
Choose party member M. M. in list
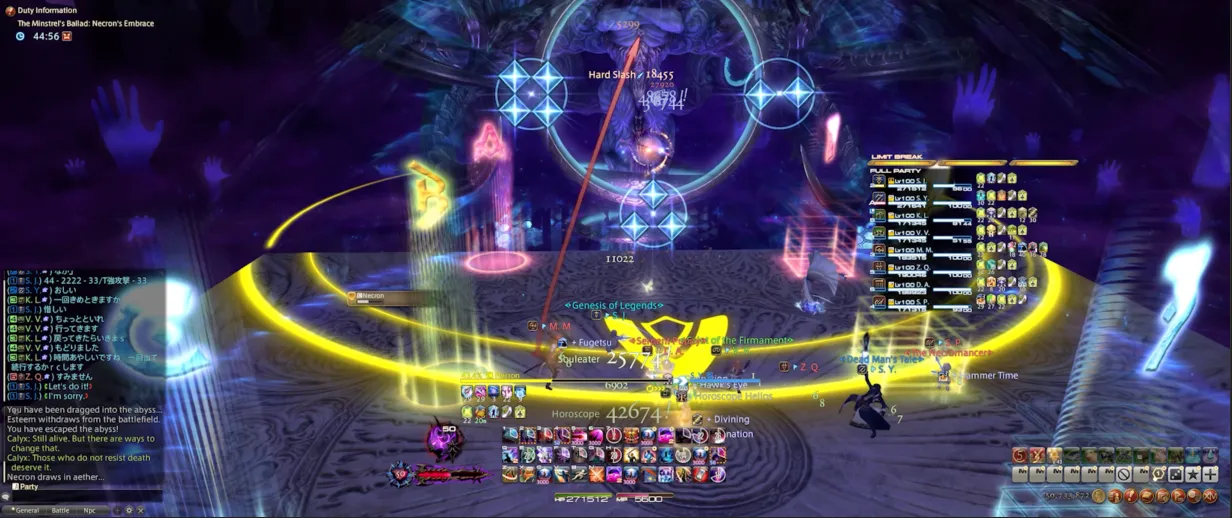(x=915, y=251)
